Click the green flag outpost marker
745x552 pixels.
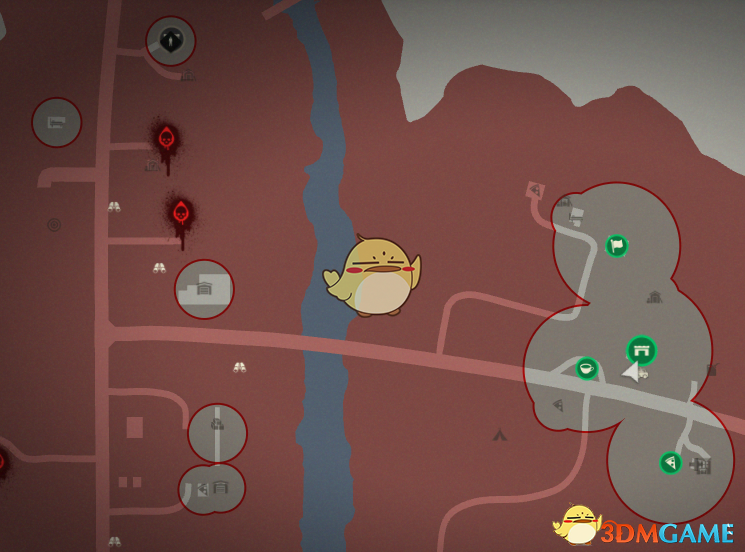coord(617,245)
